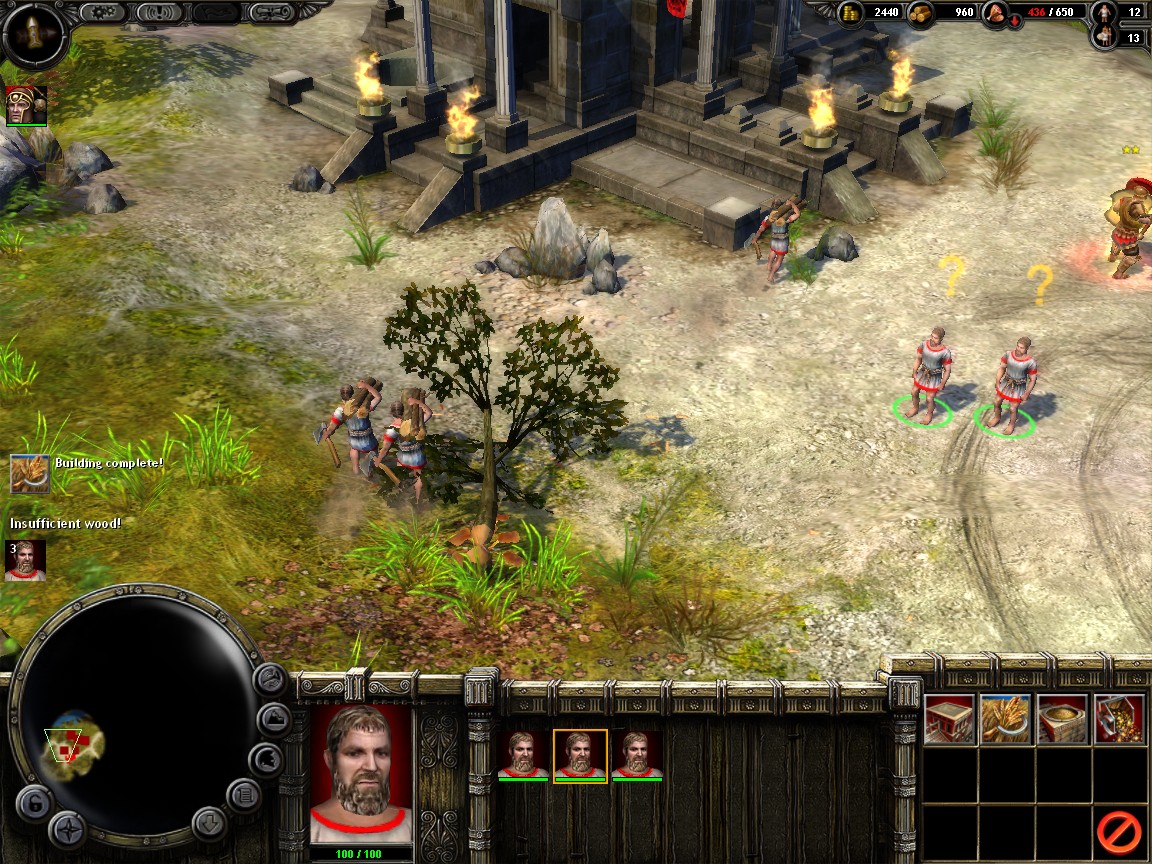
Task: Click the down arrow minimap button
Action: 209,823
